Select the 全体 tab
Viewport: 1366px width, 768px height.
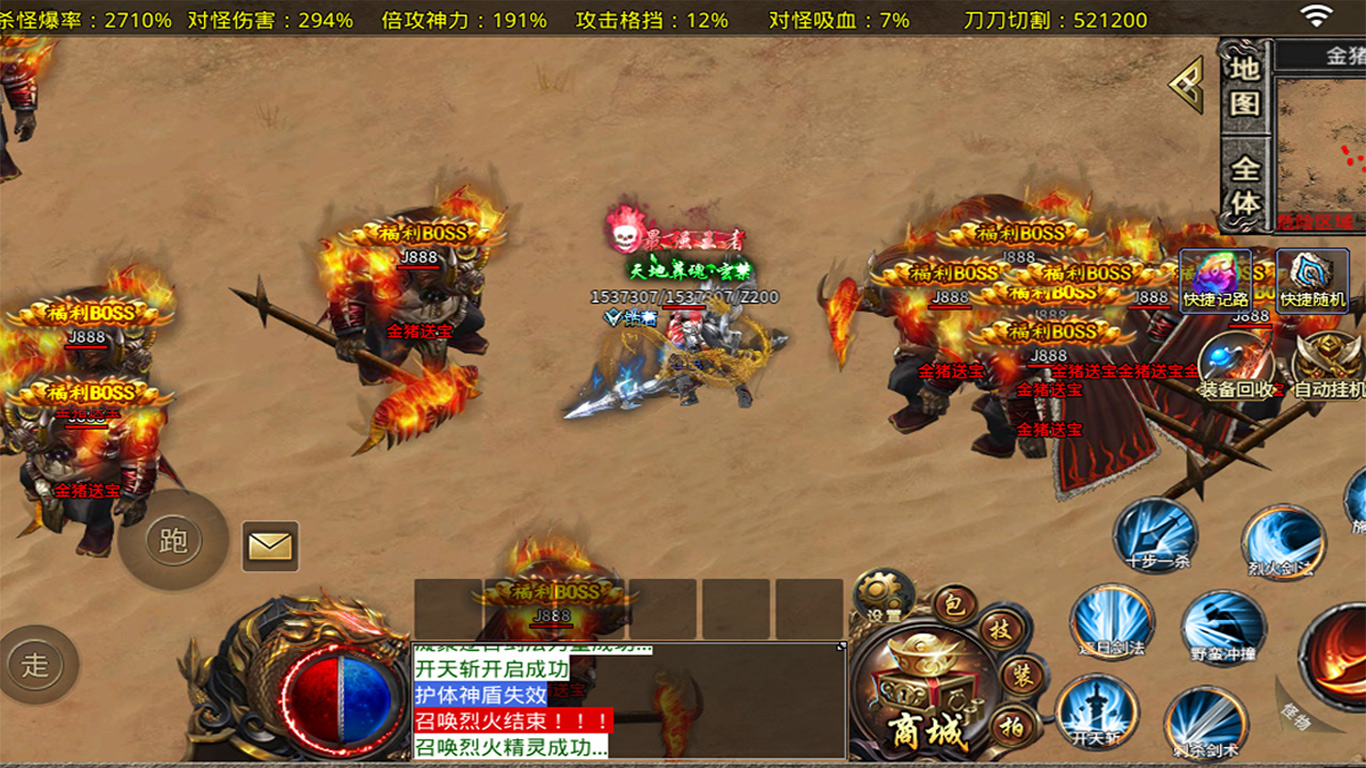[1244, 185]
